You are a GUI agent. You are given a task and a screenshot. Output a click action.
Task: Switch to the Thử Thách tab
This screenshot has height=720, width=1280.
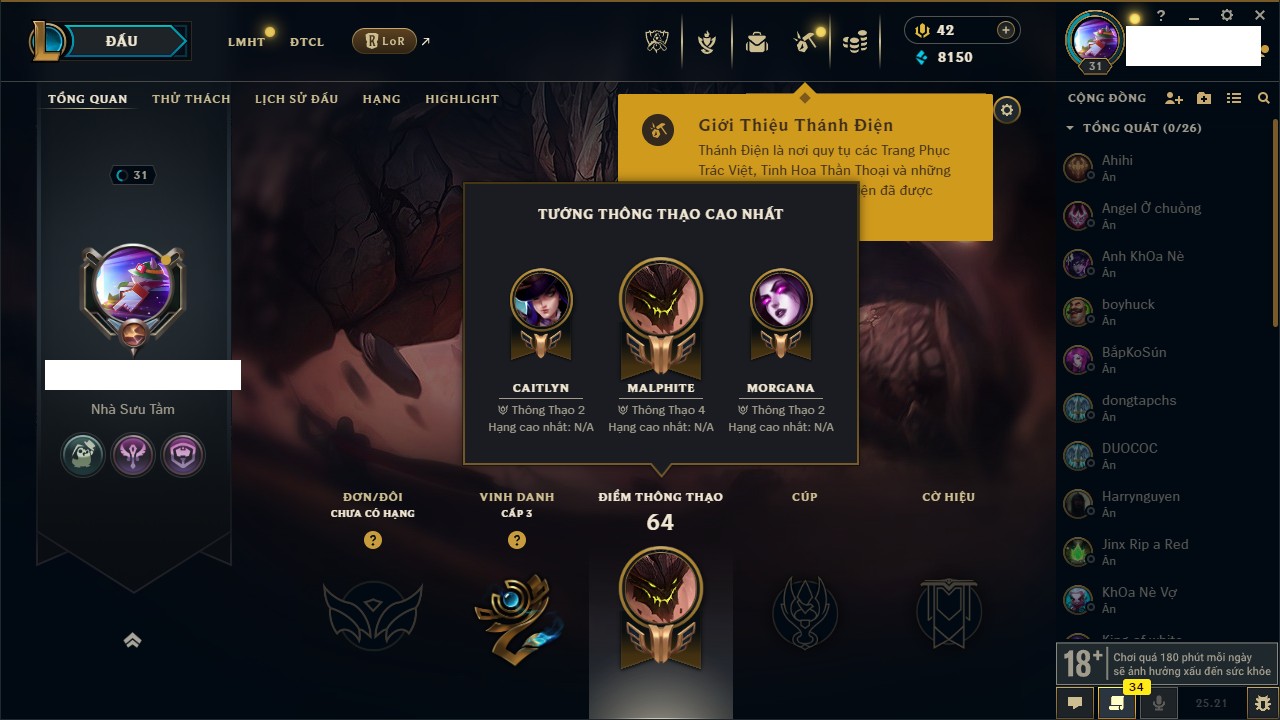point(191,99)
